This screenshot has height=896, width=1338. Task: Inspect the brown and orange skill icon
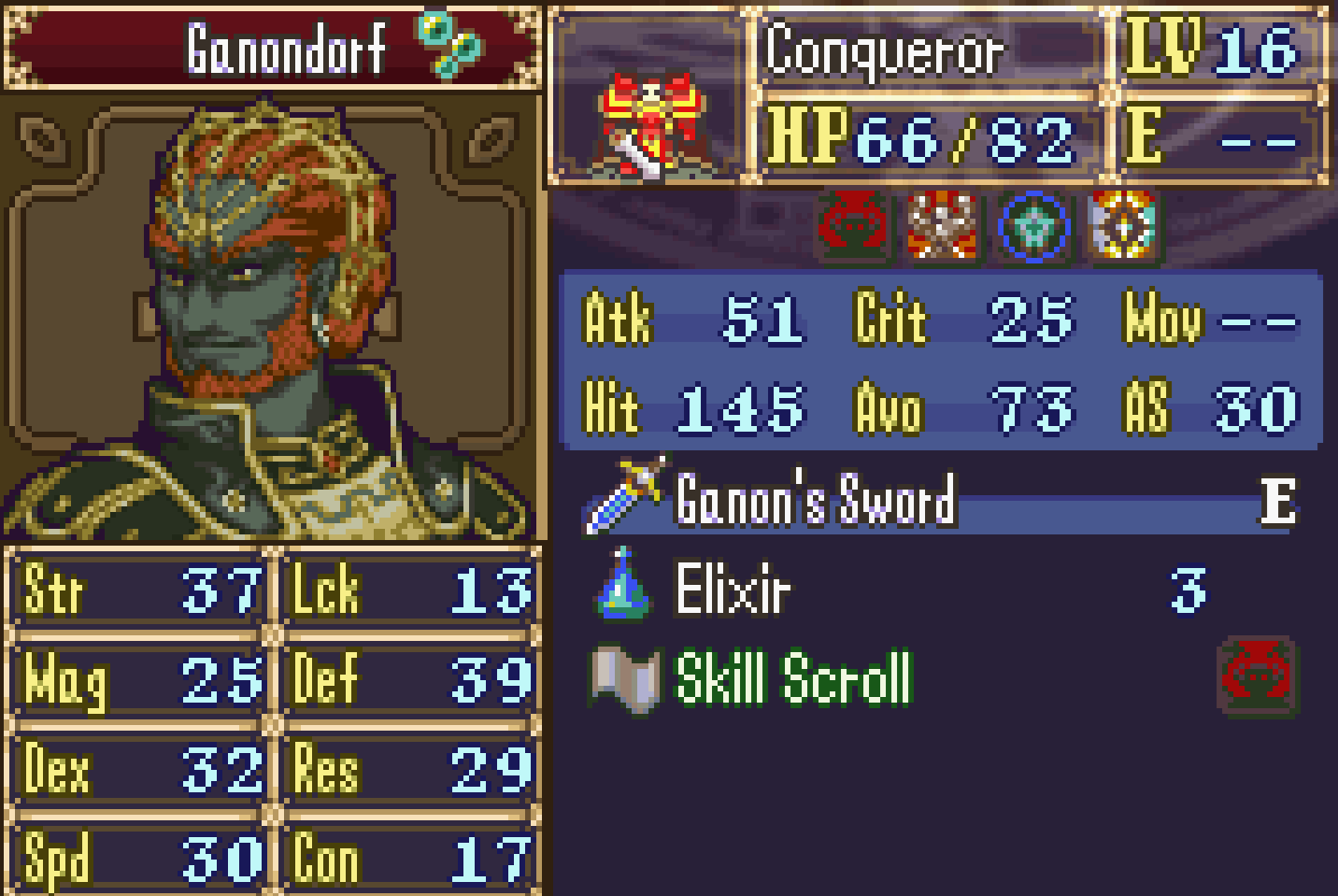click(x=942, y=226)
